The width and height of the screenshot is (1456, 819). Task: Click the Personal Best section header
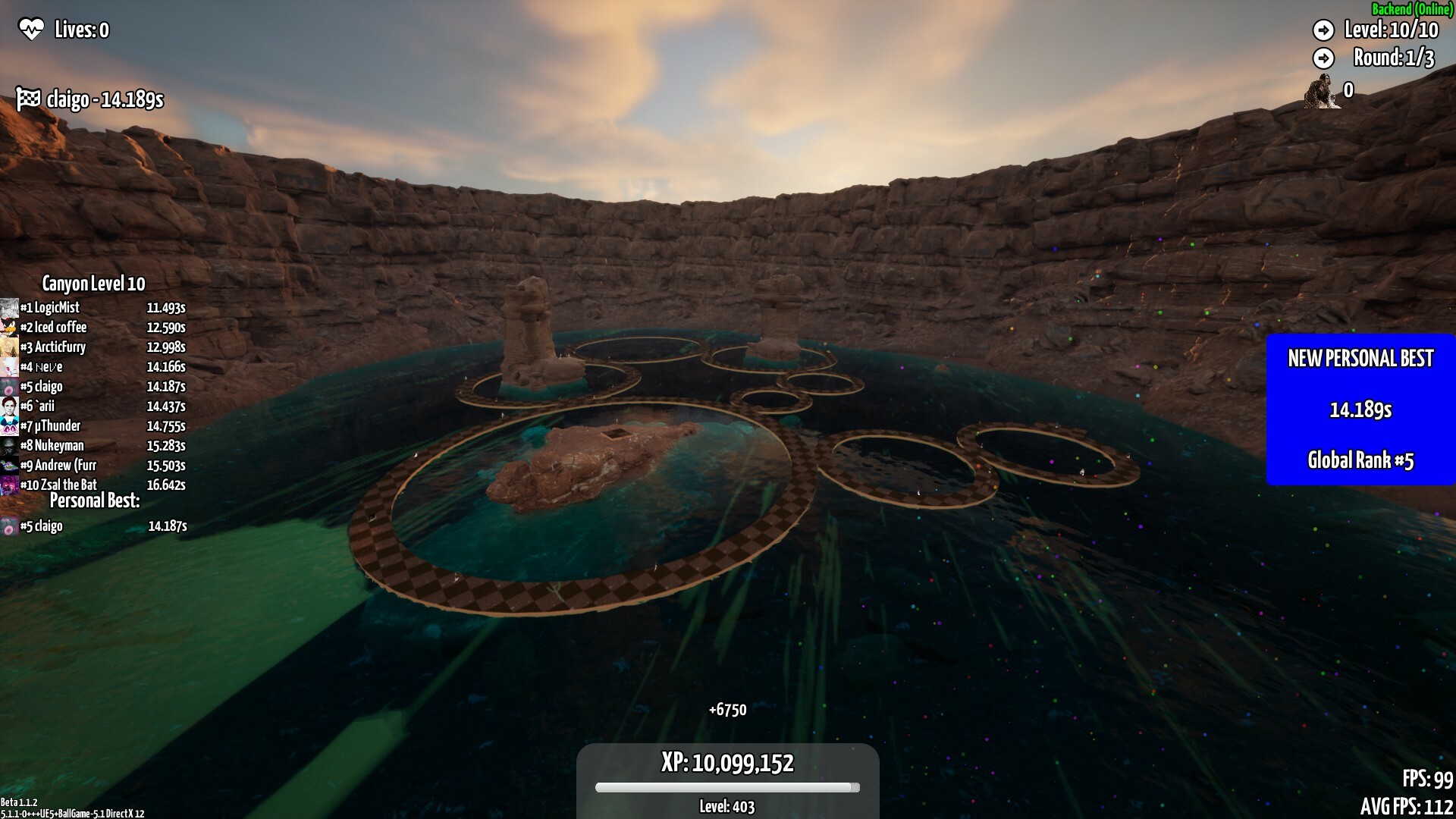click(96, 500)
